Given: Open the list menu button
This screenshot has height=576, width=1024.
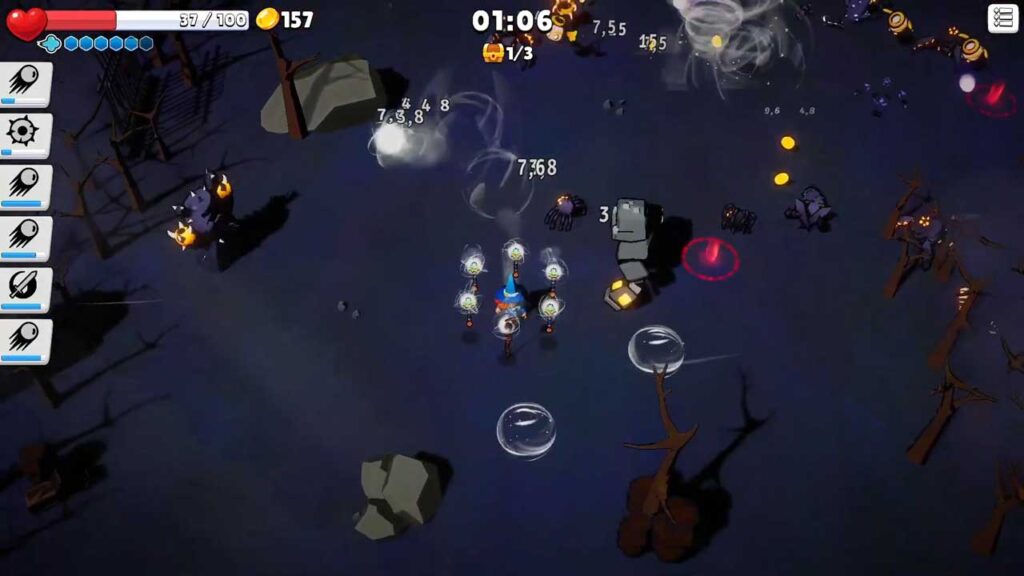Looking at the screenshot, I should click(x=1002, y=18).
